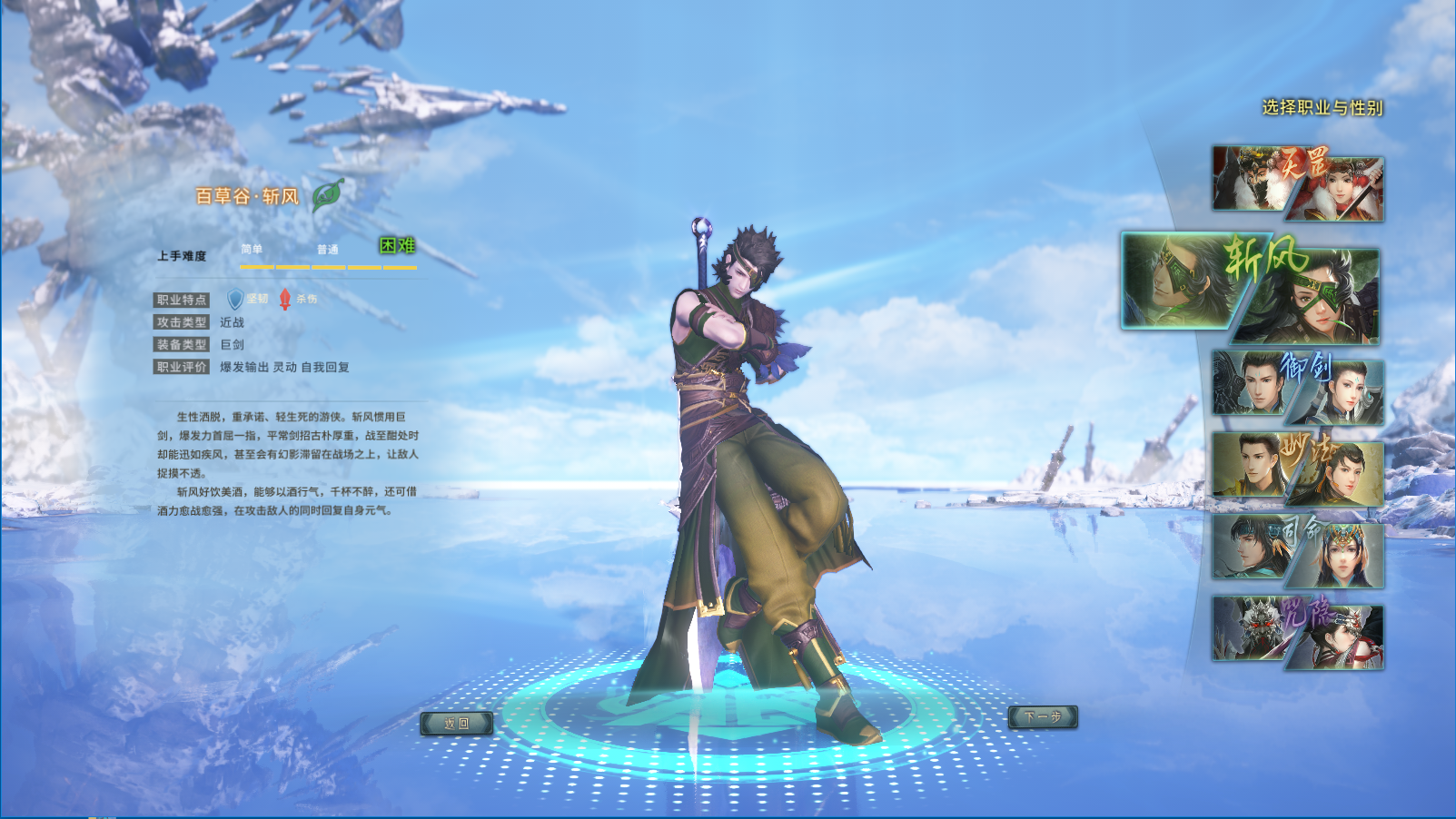Proceed with the 下一步 next button
Viewport: 1456px width, 819px height.
pos(1043,717)
